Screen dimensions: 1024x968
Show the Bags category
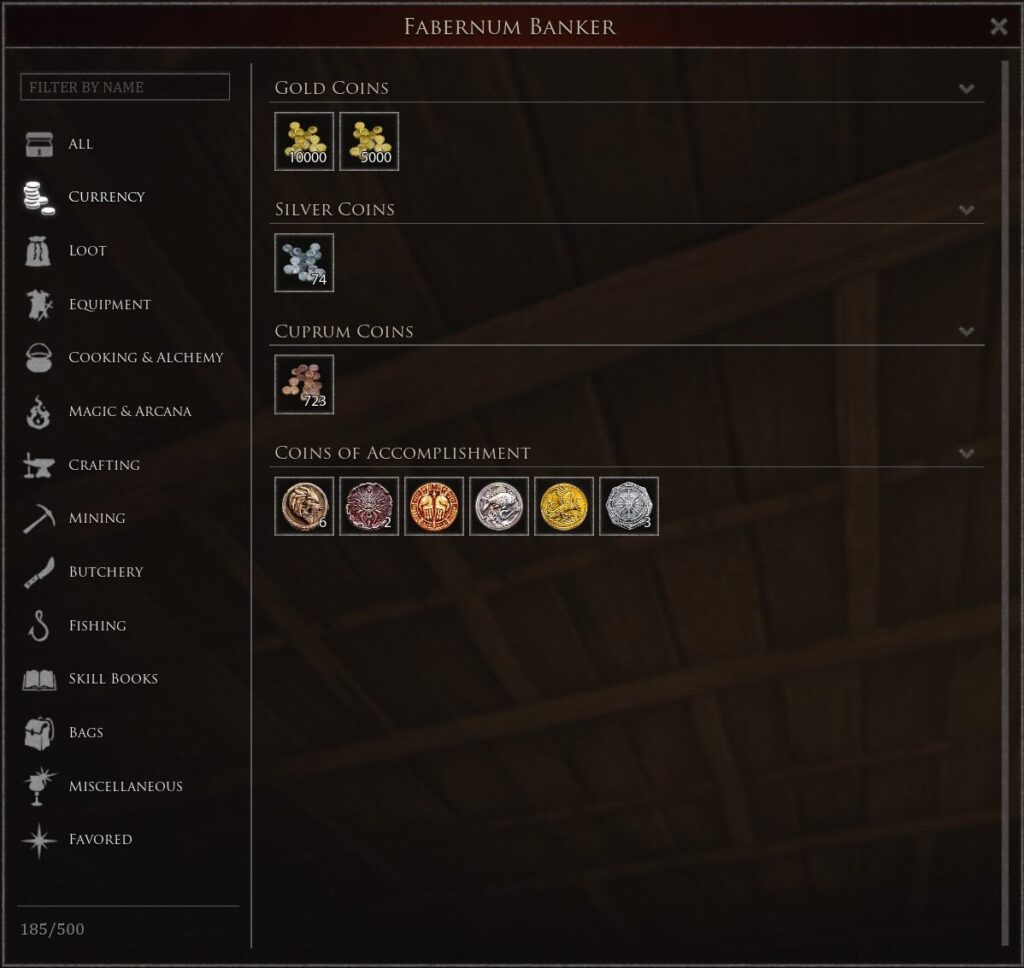pyautogui.click(x=86, y=733)
